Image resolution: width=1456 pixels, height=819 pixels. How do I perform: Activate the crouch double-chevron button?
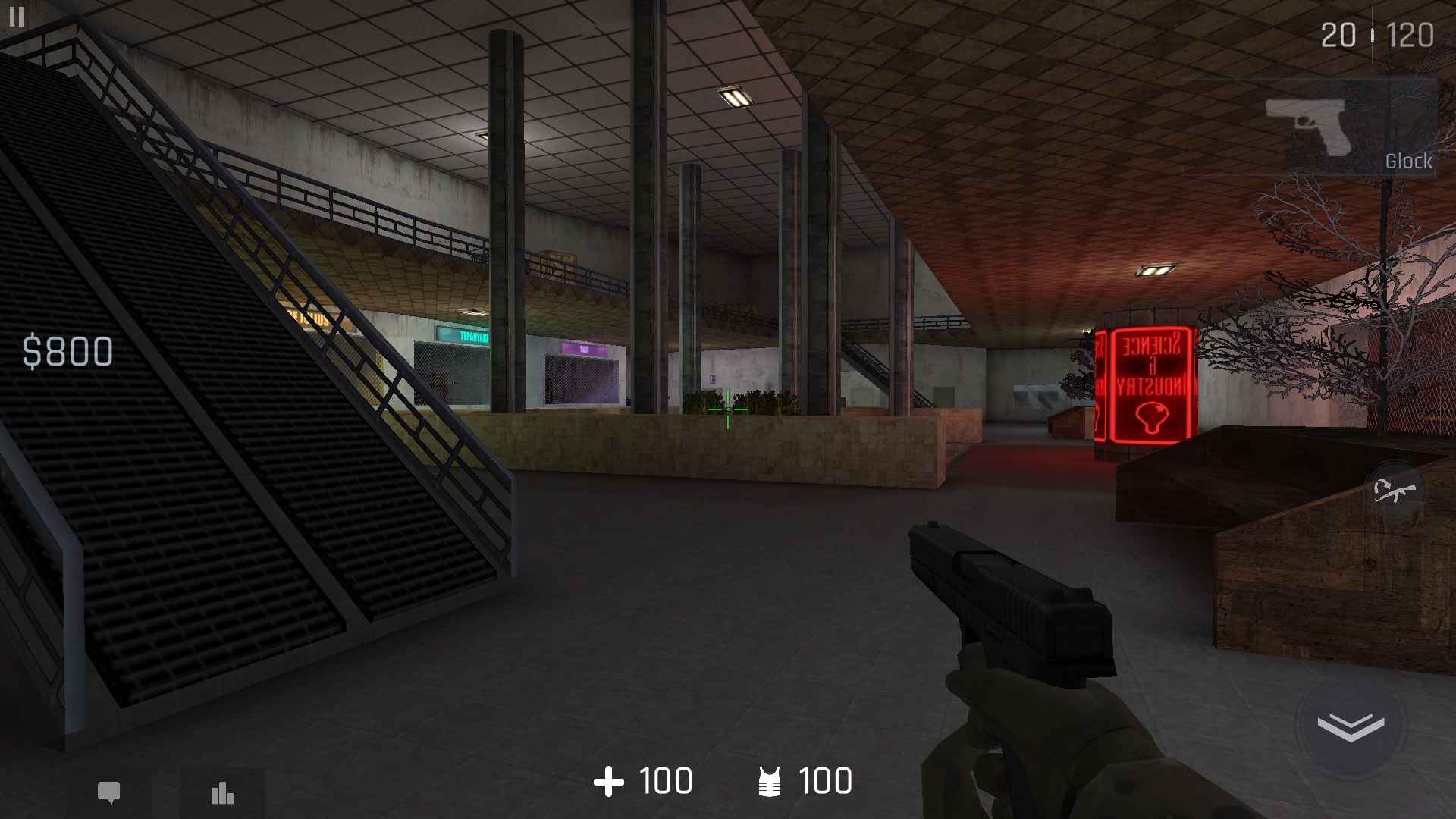(1351, 726)
